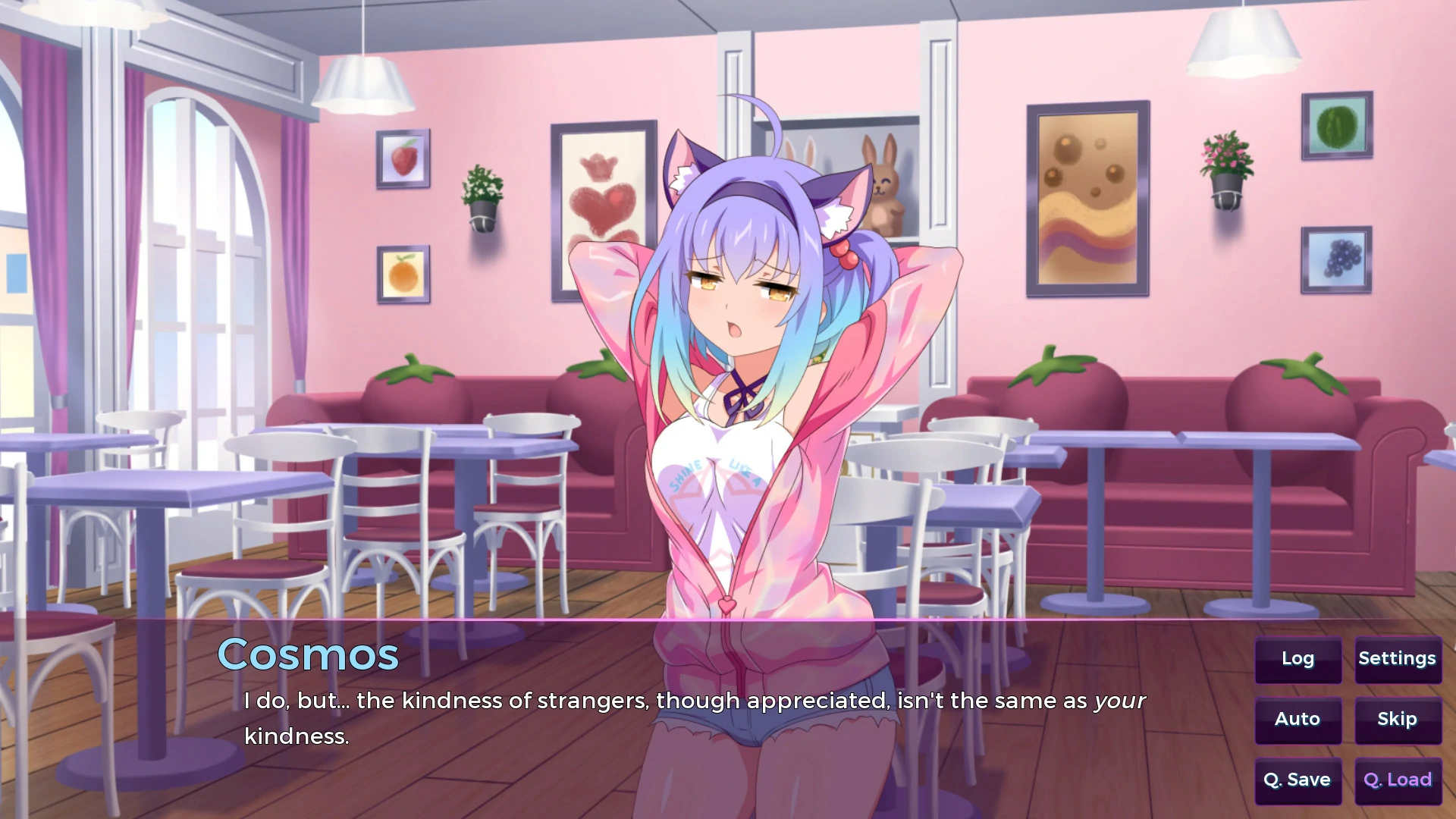
Task: Perform a quick save with Q. Save
Action: tap(1298, 779)
